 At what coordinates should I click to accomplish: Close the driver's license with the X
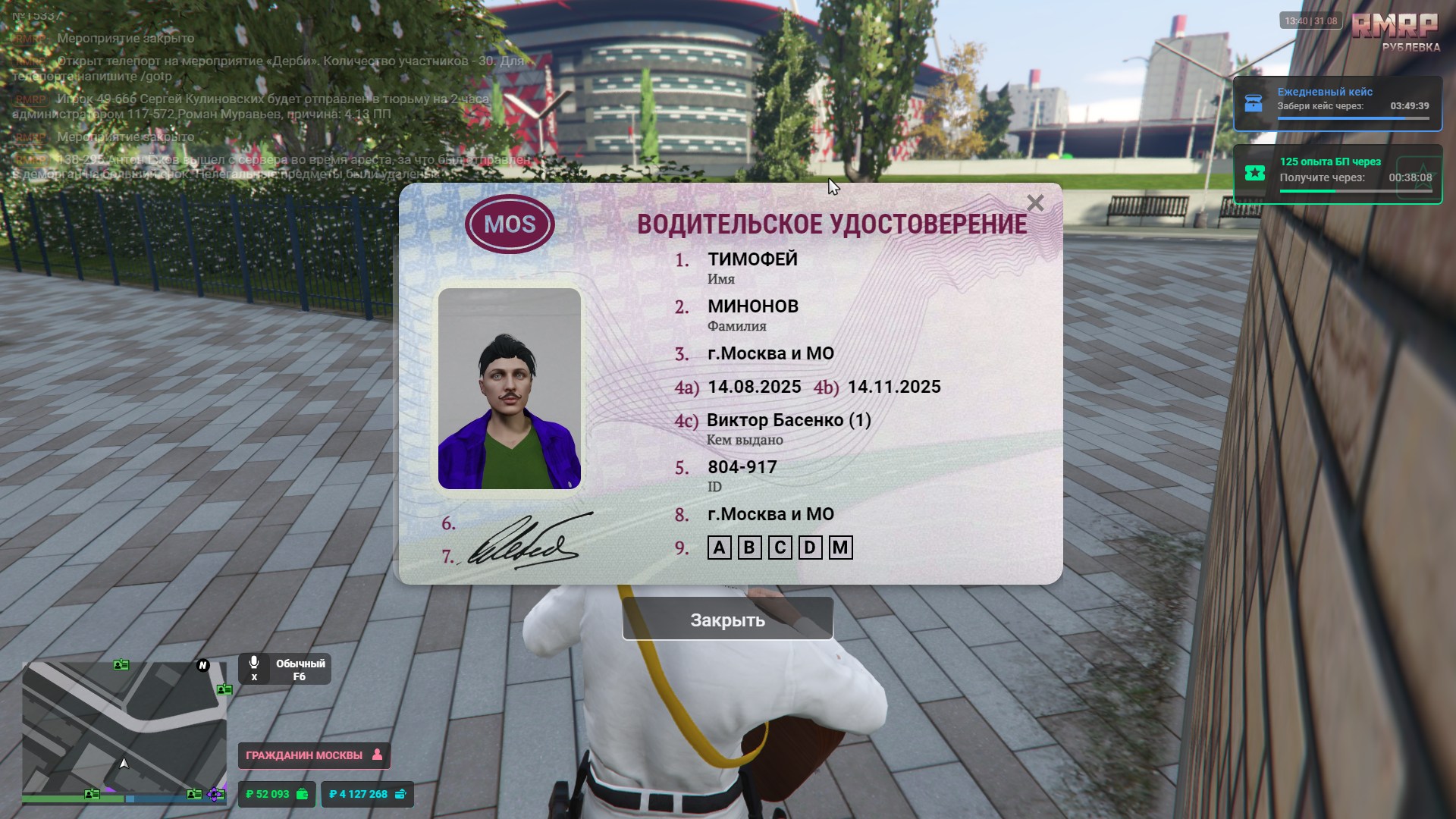(1035, 203)
